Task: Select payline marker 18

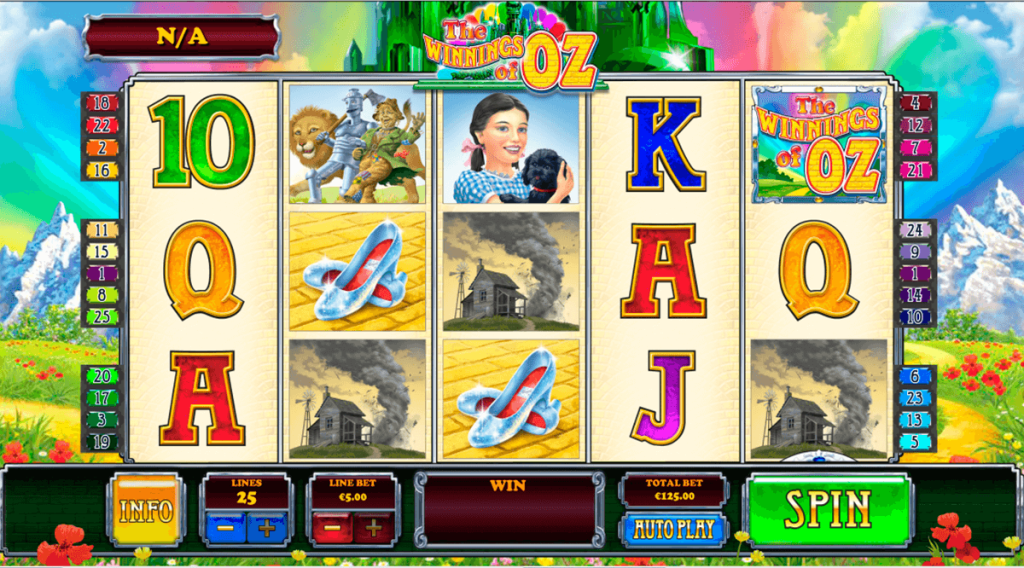Action: coord(100,103)
